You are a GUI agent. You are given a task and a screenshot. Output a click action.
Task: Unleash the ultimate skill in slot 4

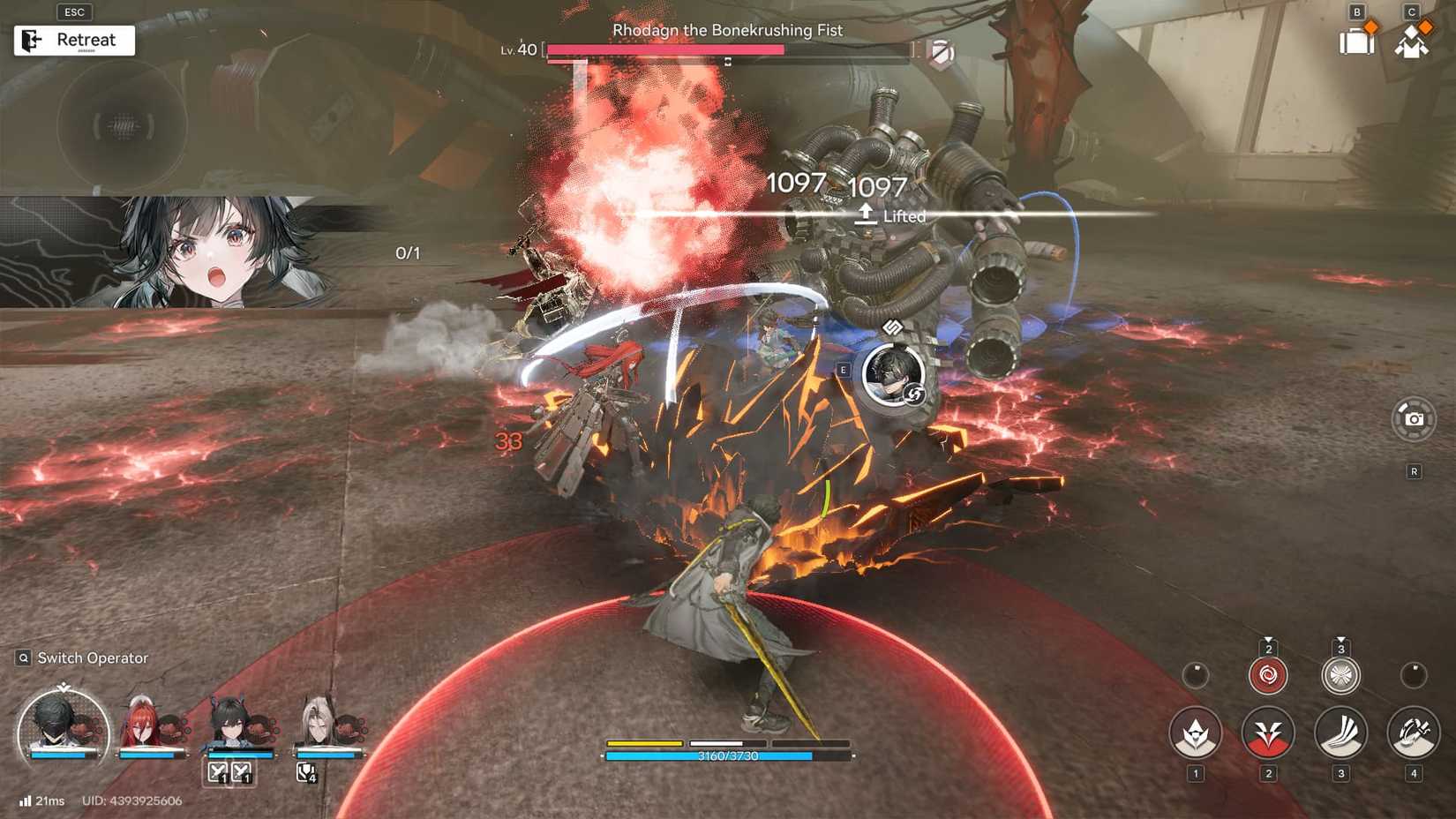point(1412,733)
